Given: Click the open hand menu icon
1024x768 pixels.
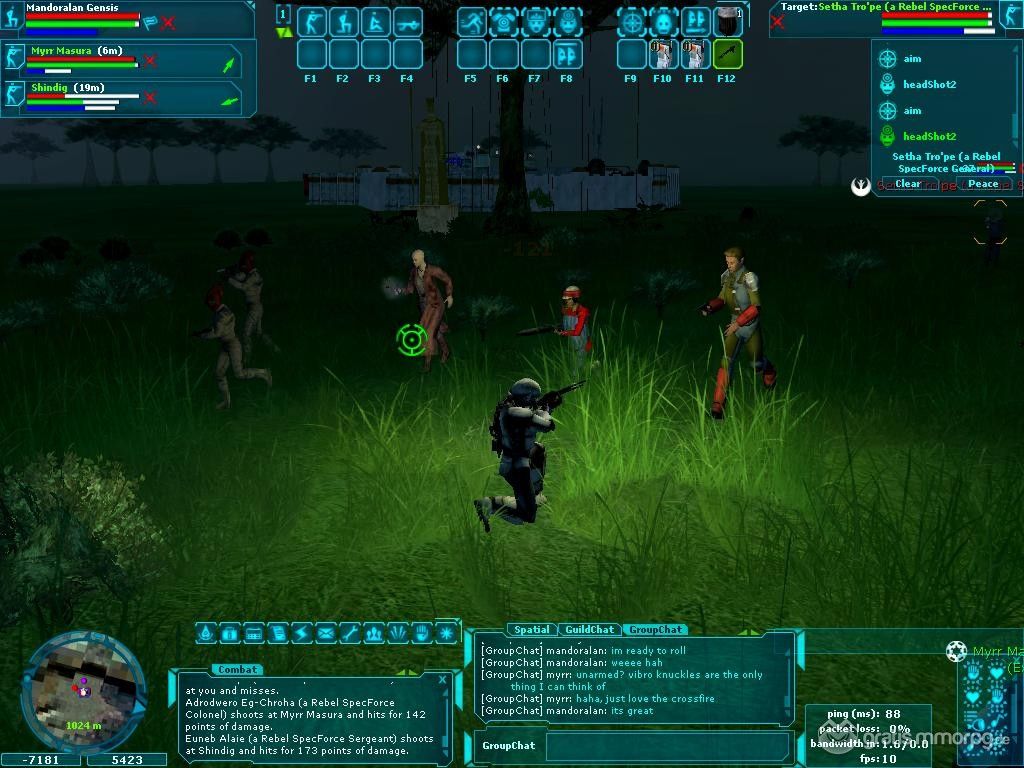Looking at the screenshot, I should coord(422,633).
